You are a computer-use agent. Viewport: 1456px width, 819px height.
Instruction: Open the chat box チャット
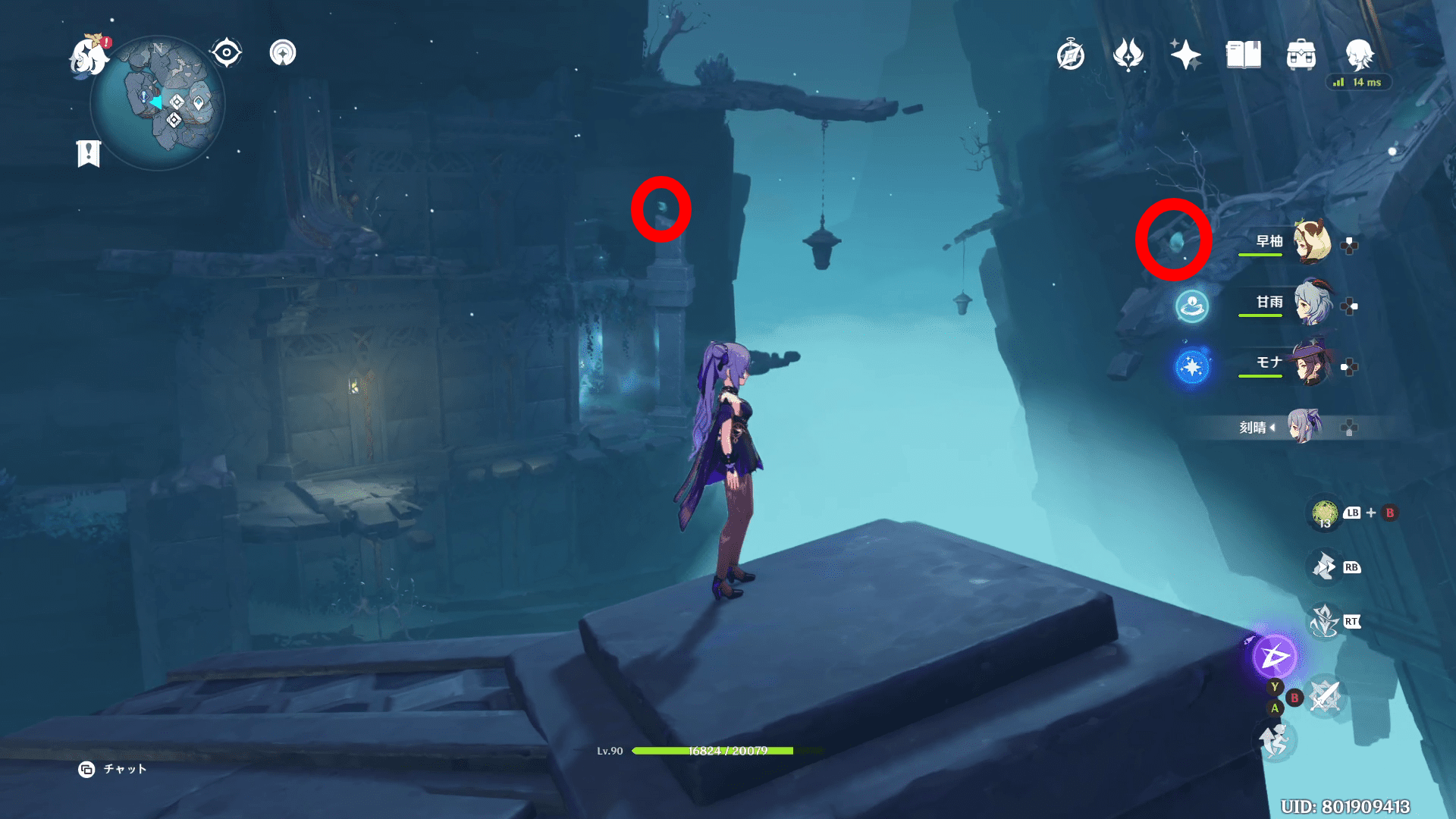click(x=114, y=769)
